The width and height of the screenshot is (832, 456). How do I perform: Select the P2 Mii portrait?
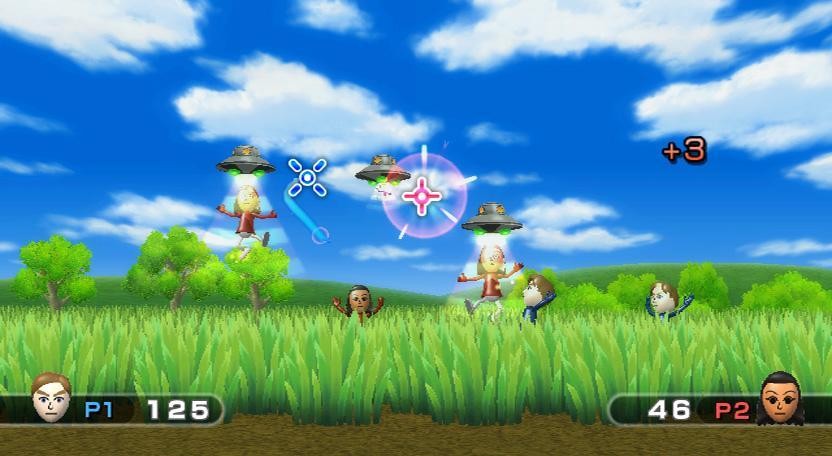(780, 399)
